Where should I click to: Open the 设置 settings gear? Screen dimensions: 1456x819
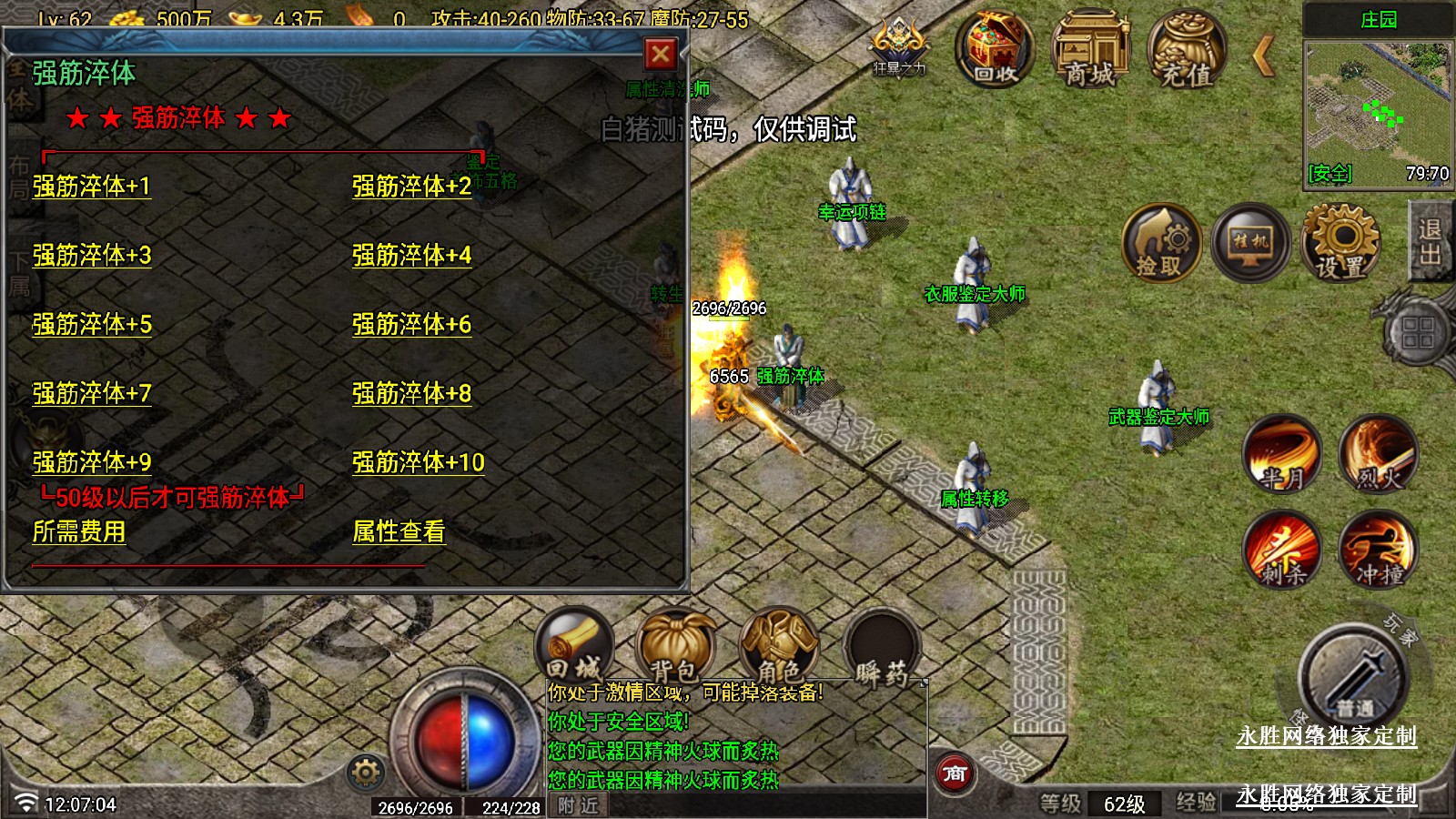[x=1340, y=243]
